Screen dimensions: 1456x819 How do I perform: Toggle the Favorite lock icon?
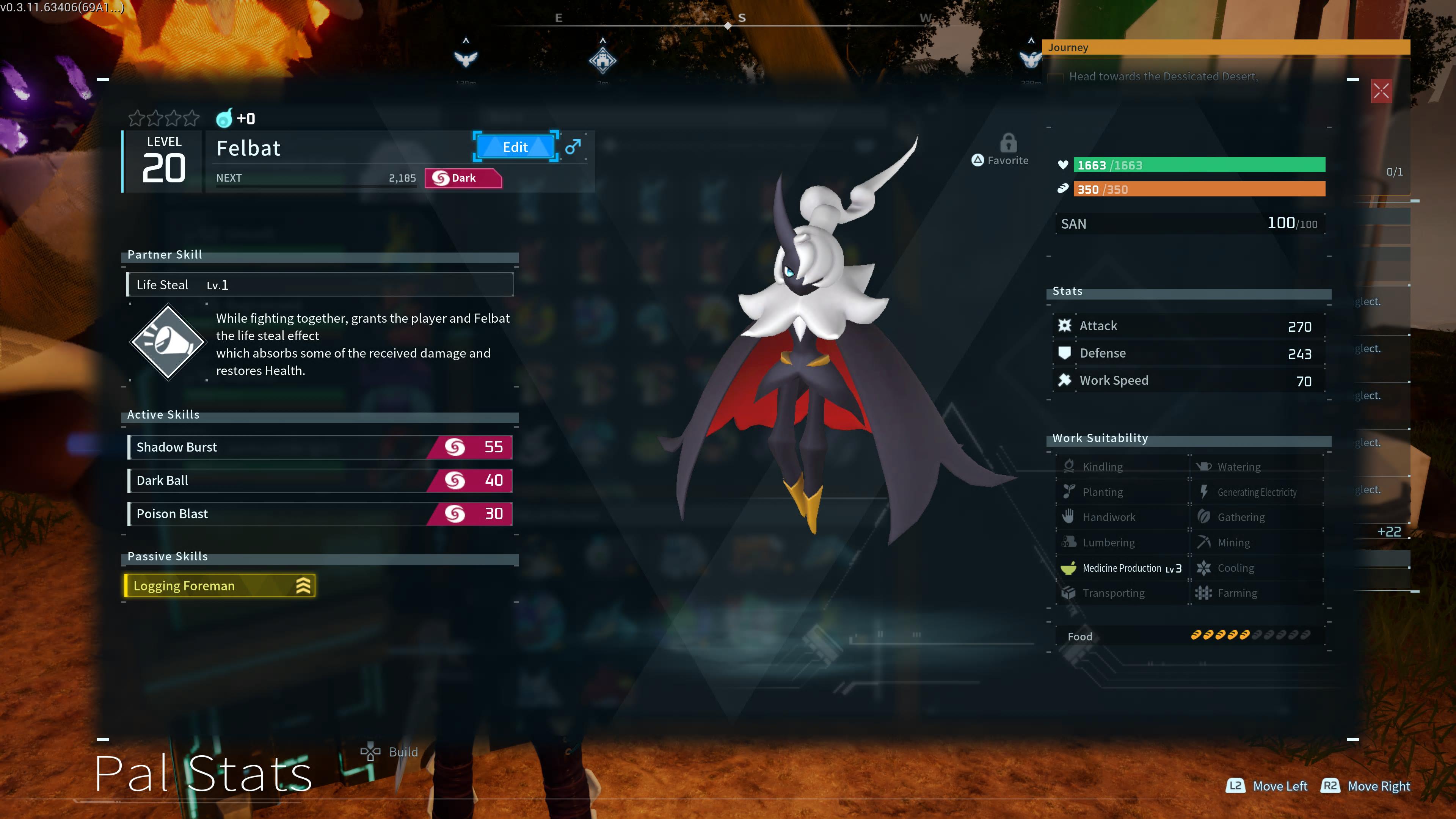tap(1008, 144)
